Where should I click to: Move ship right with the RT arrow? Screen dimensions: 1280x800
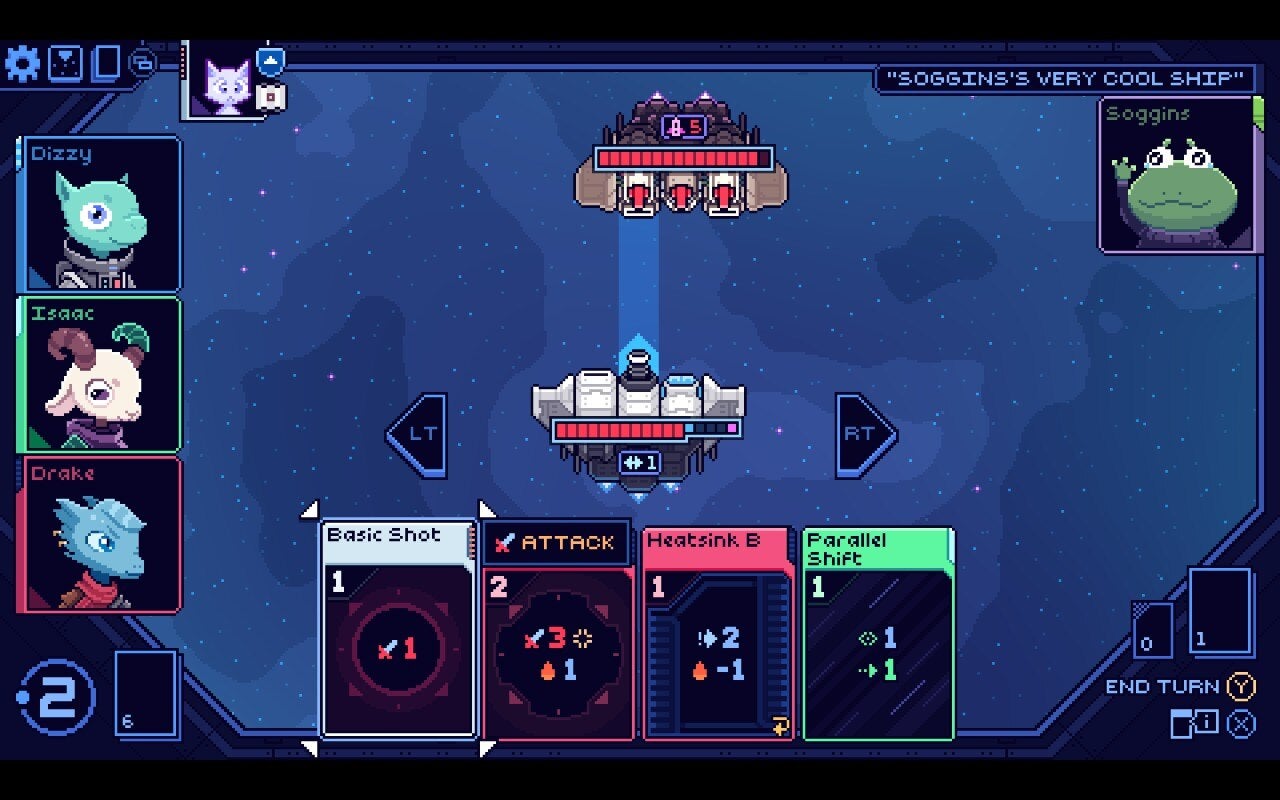(865, 434)
